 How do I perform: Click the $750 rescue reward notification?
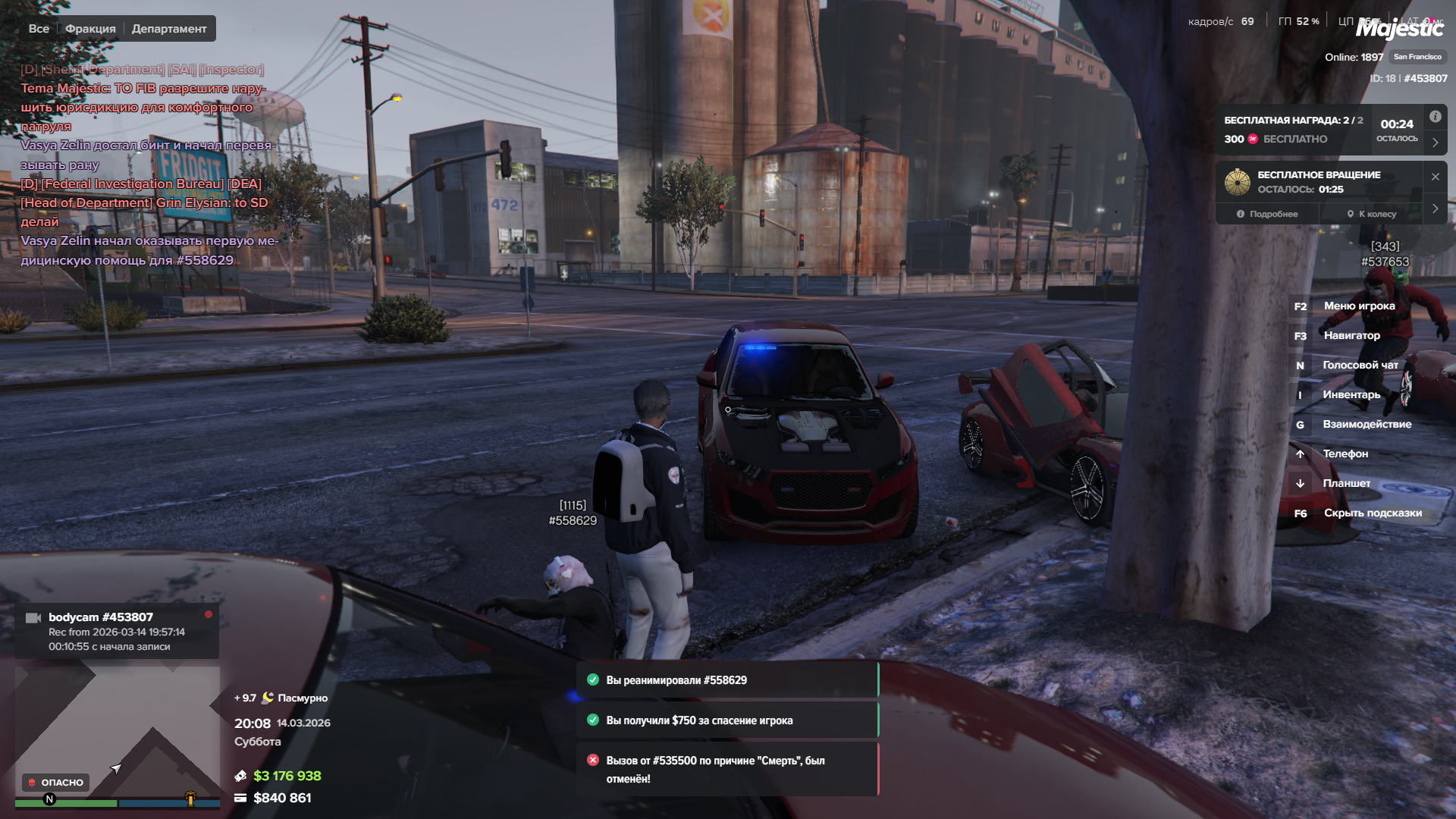(726, 720)
